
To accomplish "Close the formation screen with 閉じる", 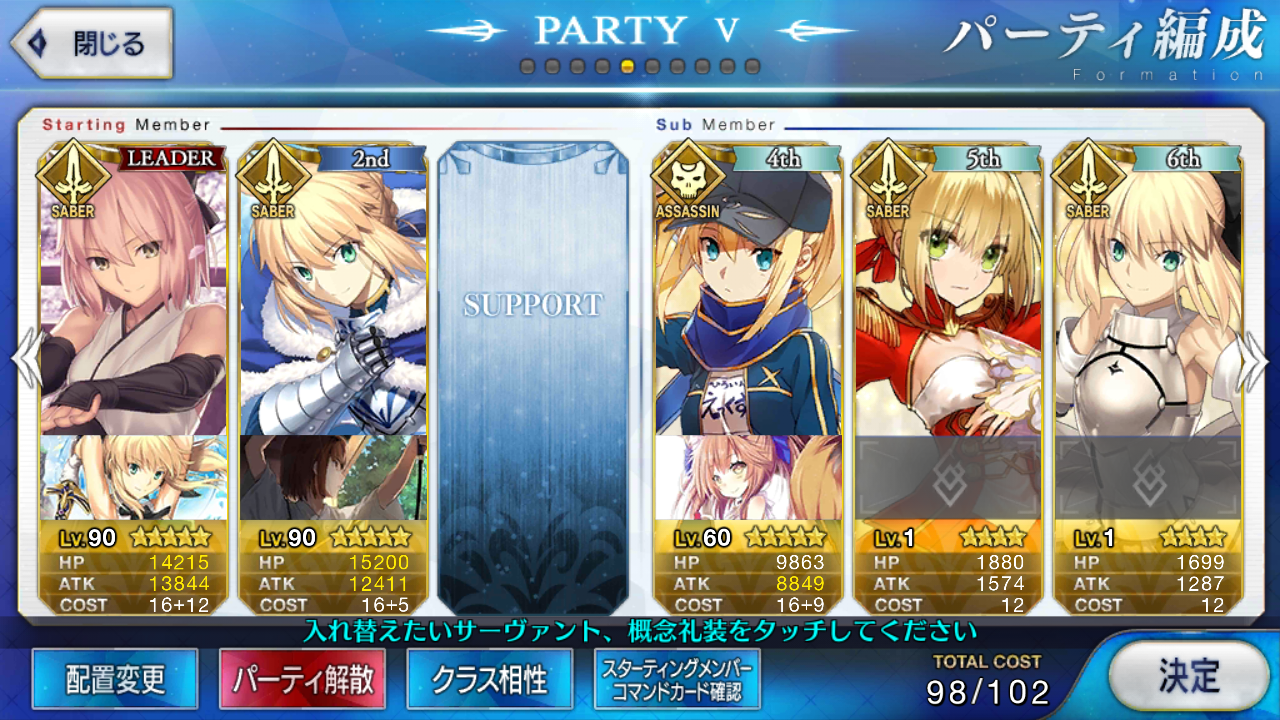I will [x=92, y=43].
